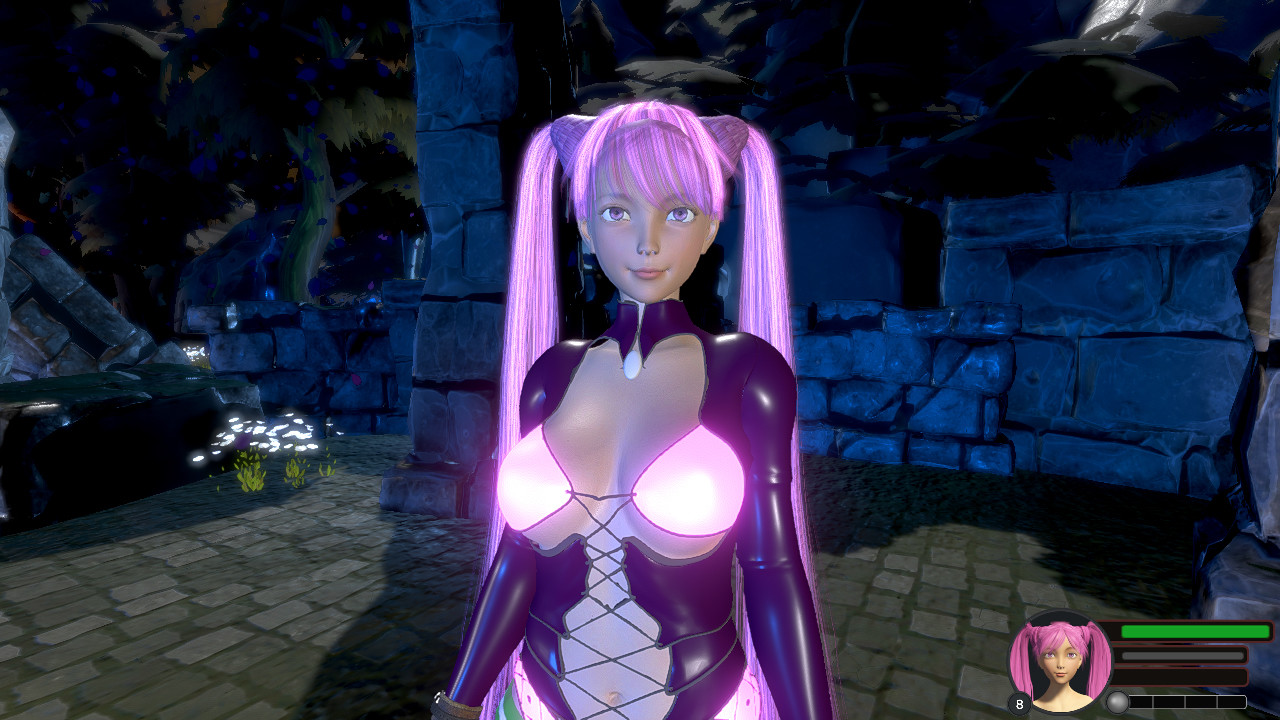The height and width of the screenshot is (720, 1280).
Task: Click the empty dark experience bar
Action: [x=1180, y=676]
